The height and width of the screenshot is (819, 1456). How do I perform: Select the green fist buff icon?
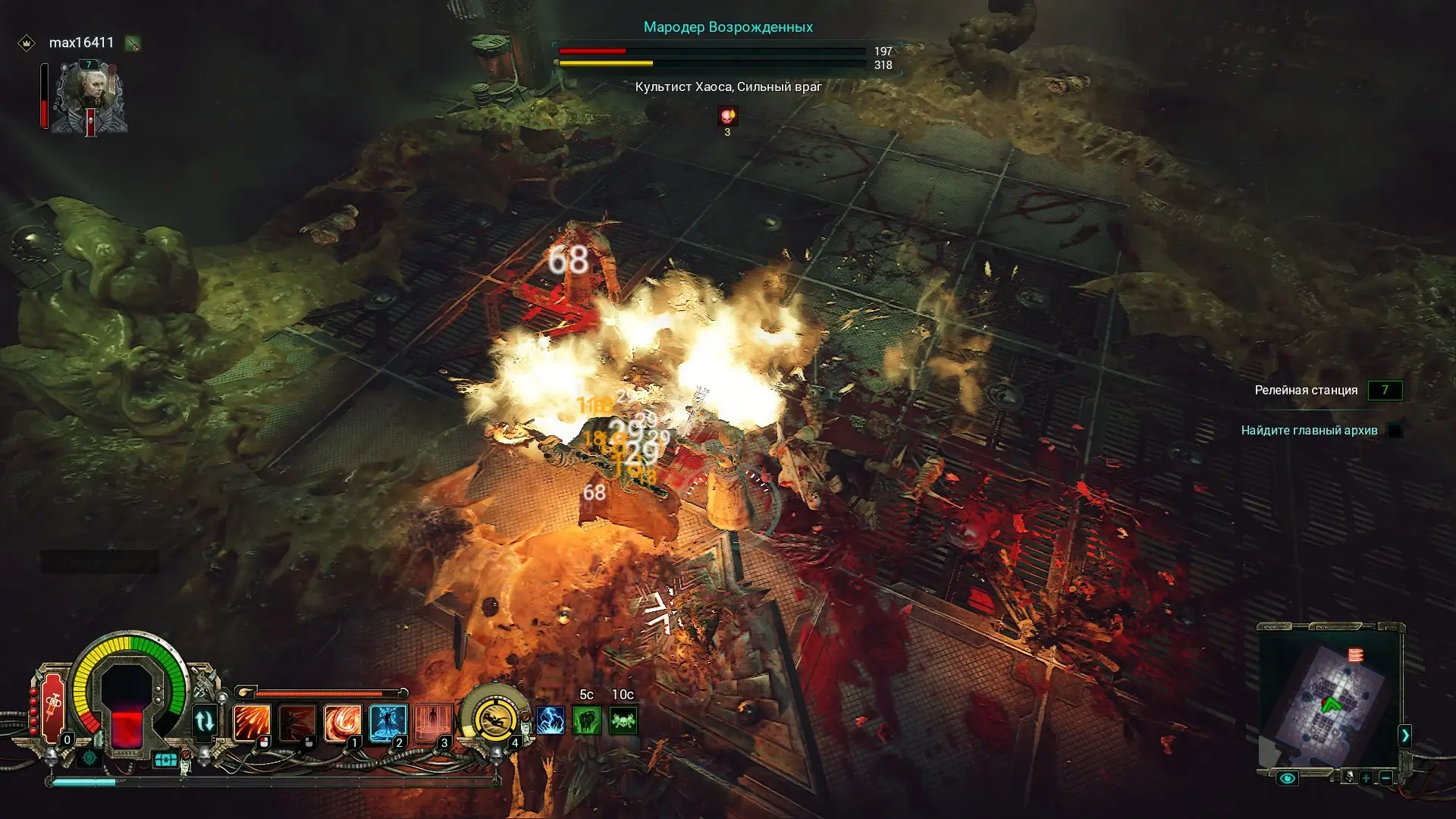pos(587,720)
